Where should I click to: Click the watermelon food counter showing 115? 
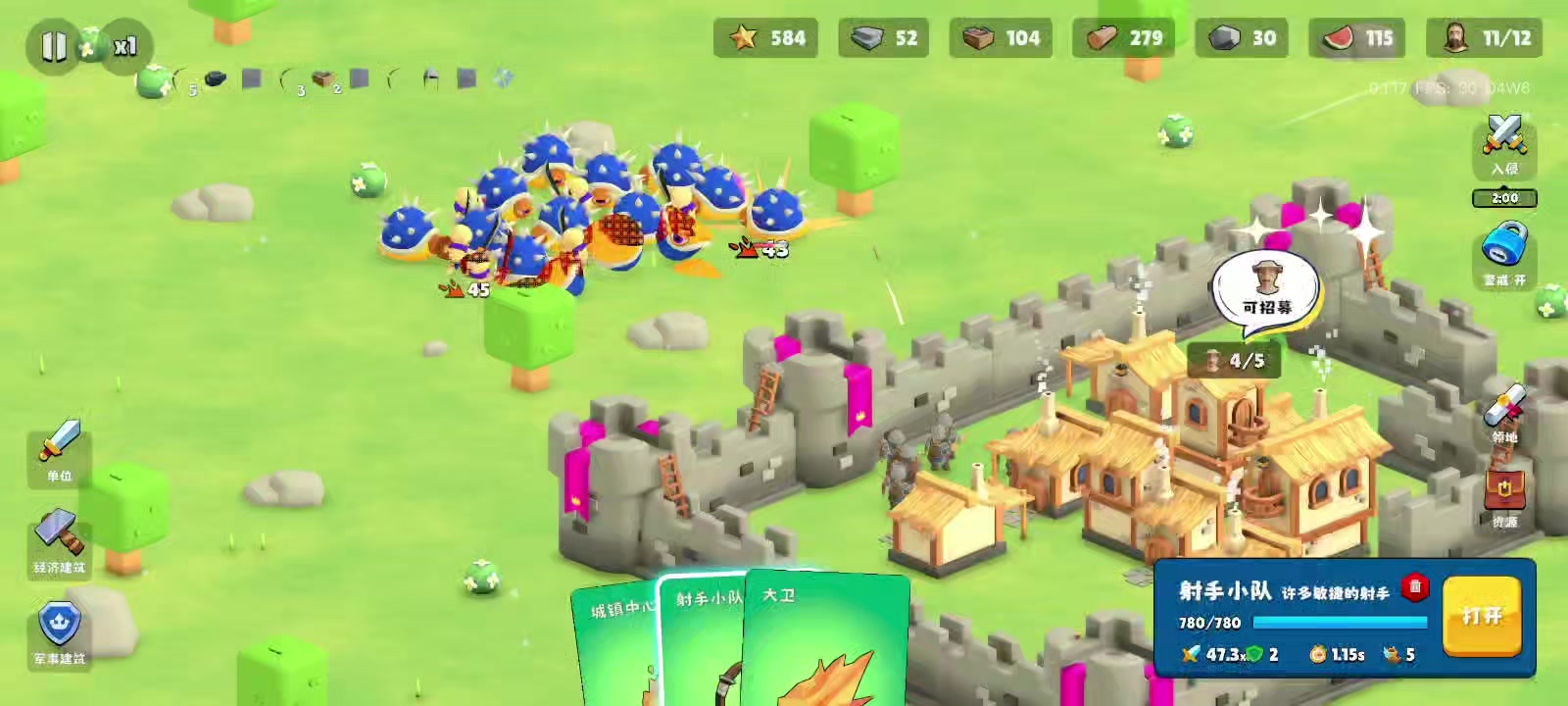click(1356, 39)
